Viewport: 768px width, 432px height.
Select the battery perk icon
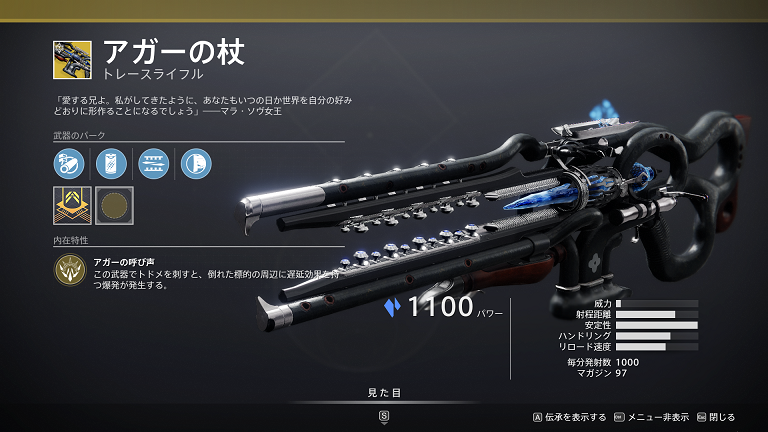coord(111,163)
